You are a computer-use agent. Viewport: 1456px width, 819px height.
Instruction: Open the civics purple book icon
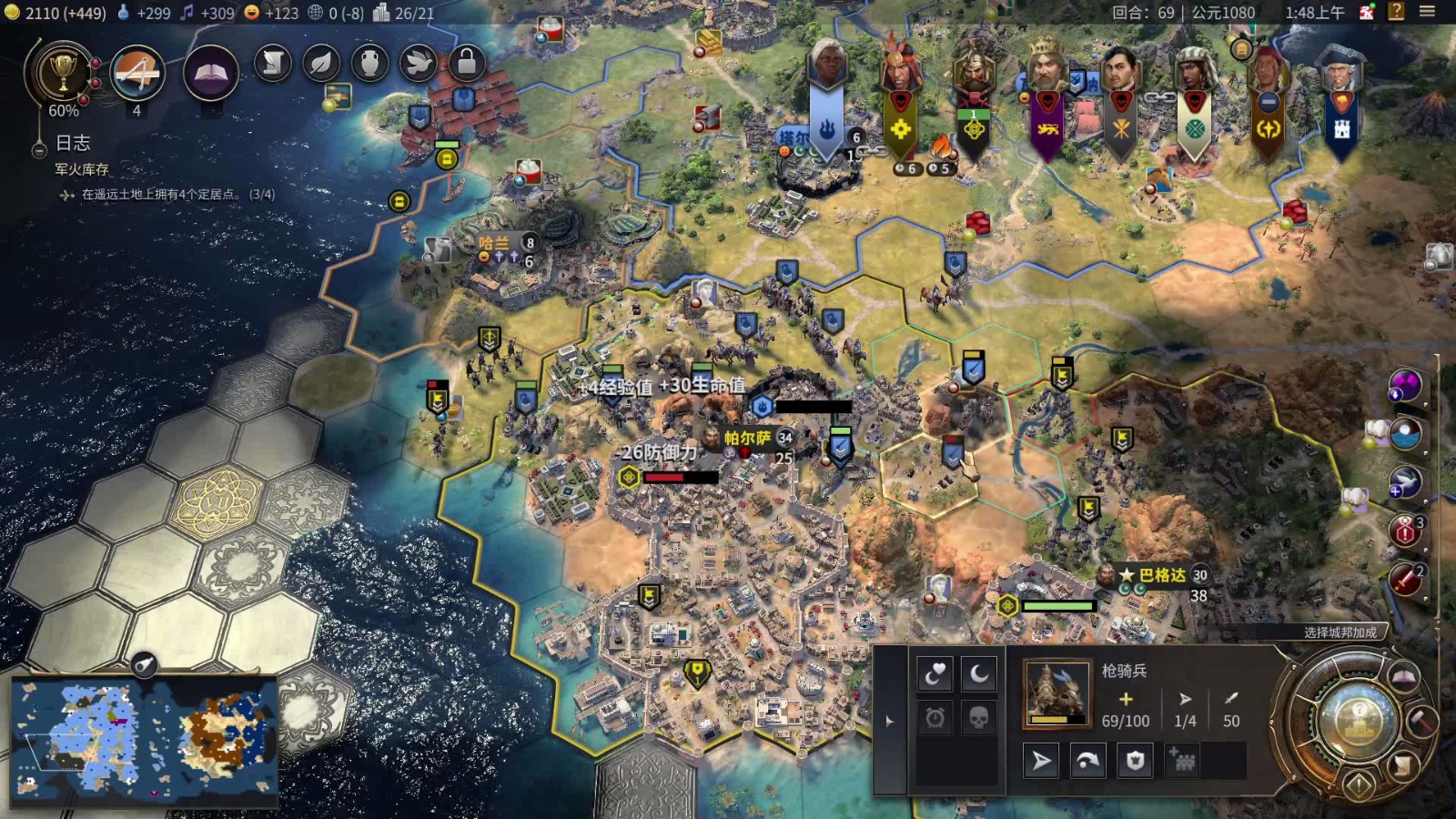(210, 73)
